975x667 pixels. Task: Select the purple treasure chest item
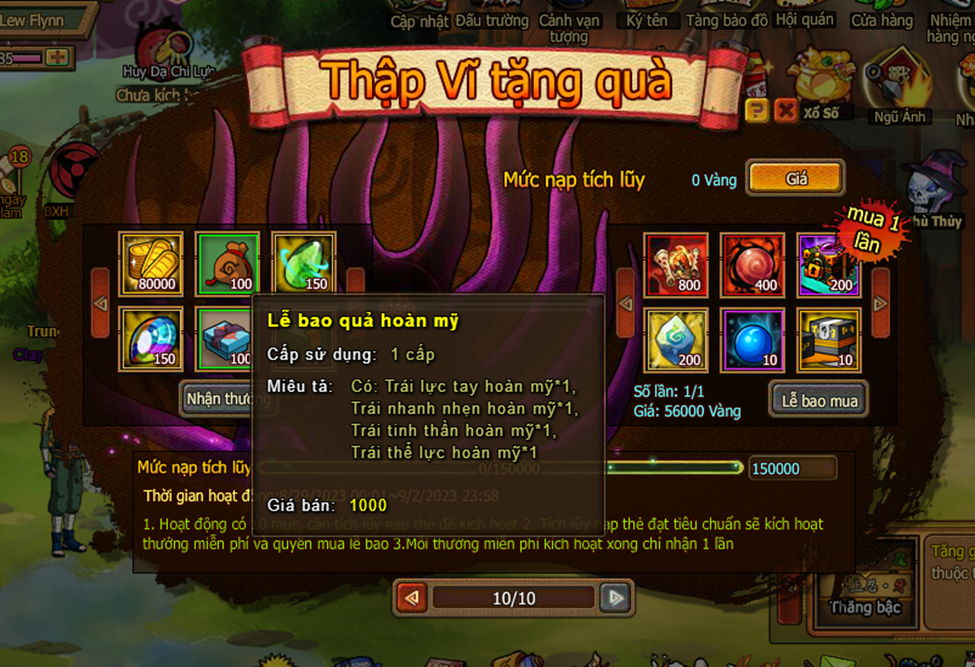click(x=828, y=265)
